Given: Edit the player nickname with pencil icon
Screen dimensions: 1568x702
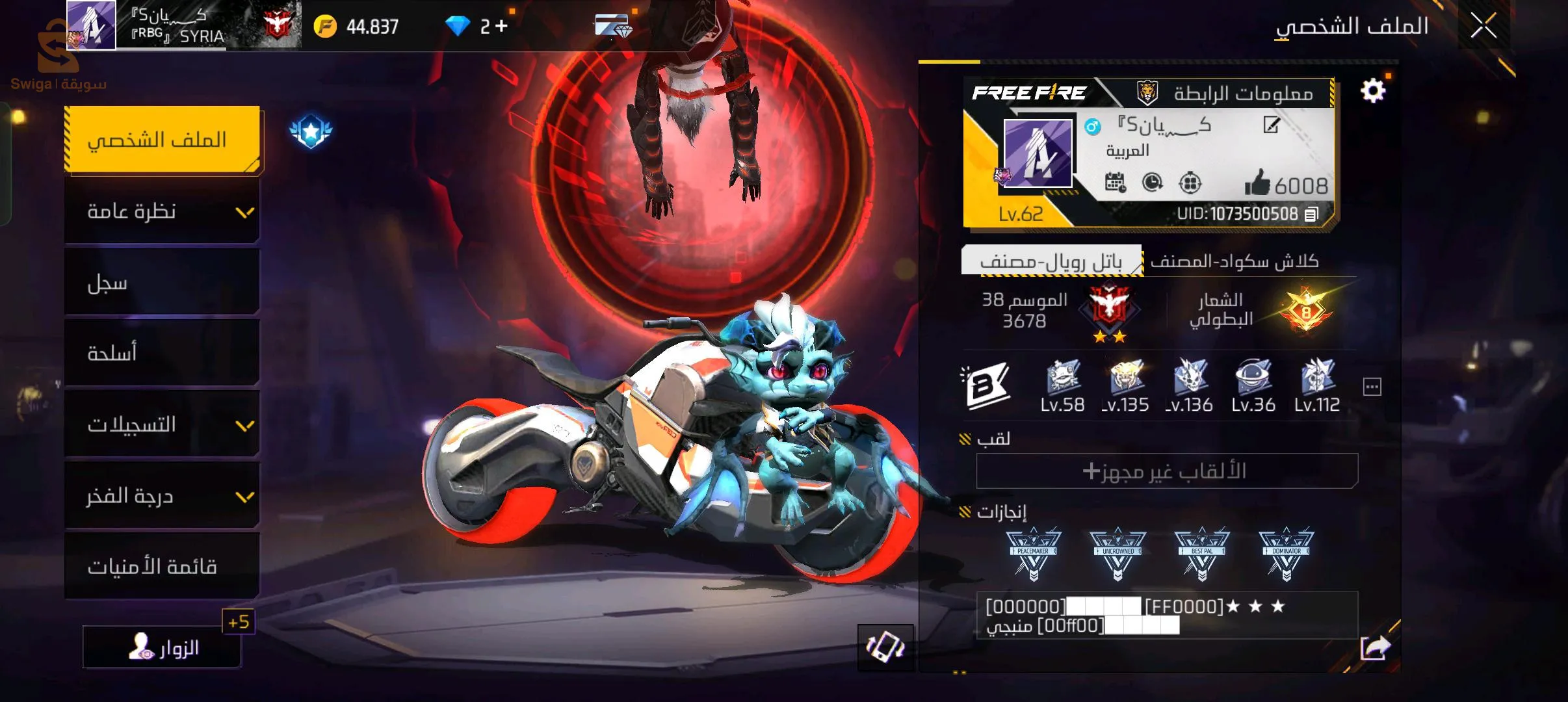Looking at the screenshot, I should (1271, 125).
